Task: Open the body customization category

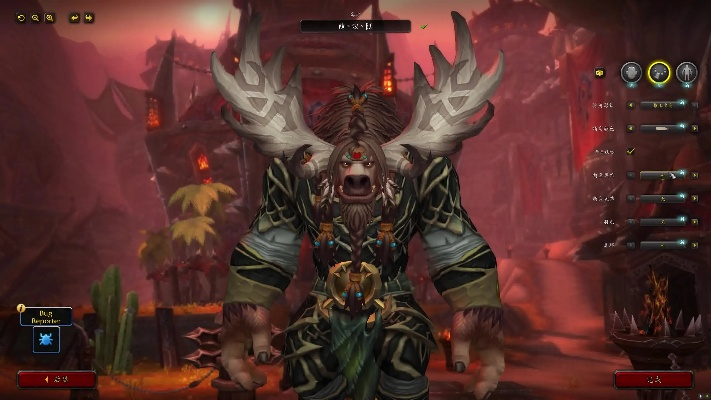Action: [x=686, y=72]
